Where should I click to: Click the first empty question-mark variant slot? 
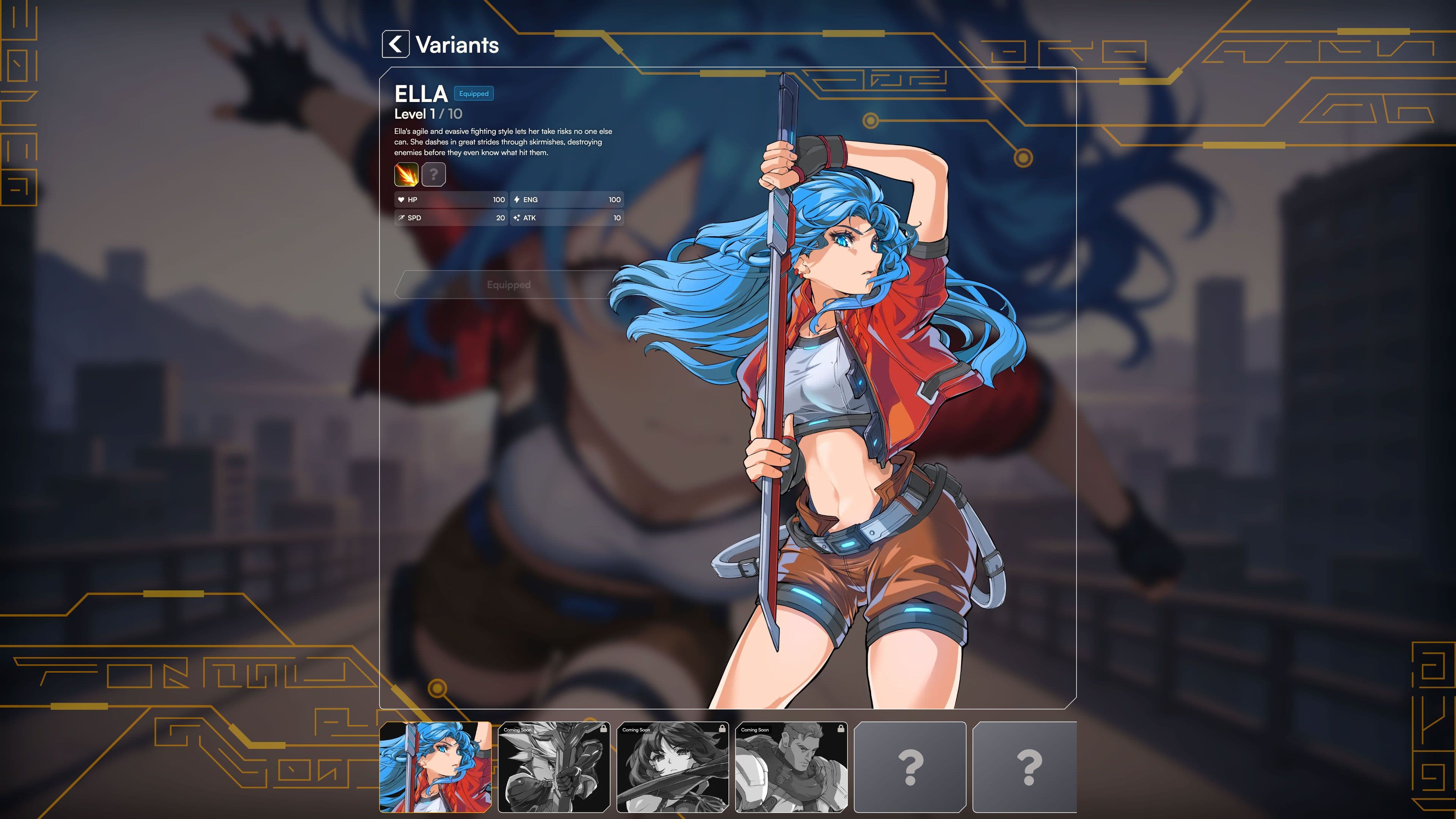(x=910, y=766)
